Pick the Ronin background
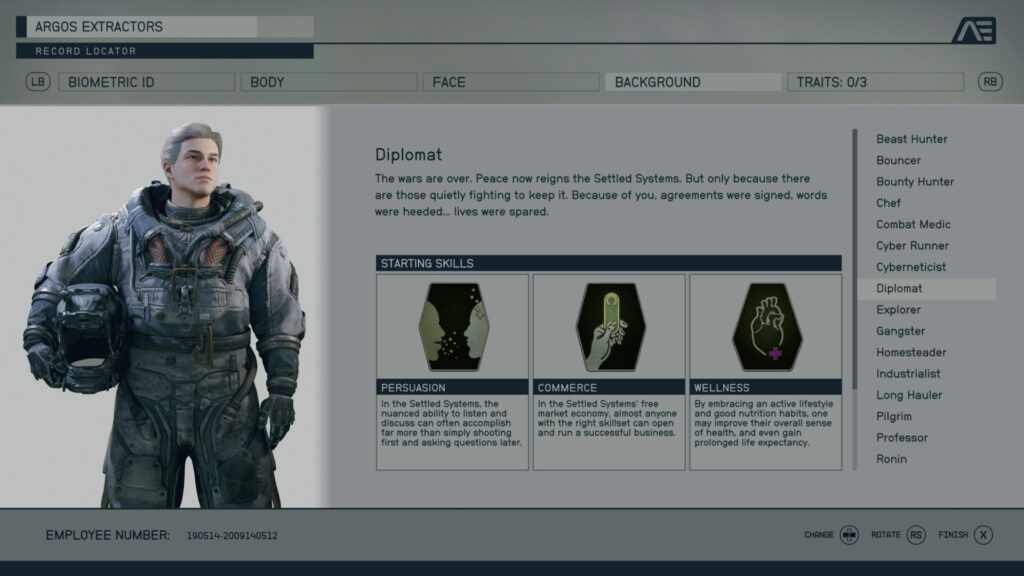This screenshot has height=576, width=1024. (x=892, y=459)
